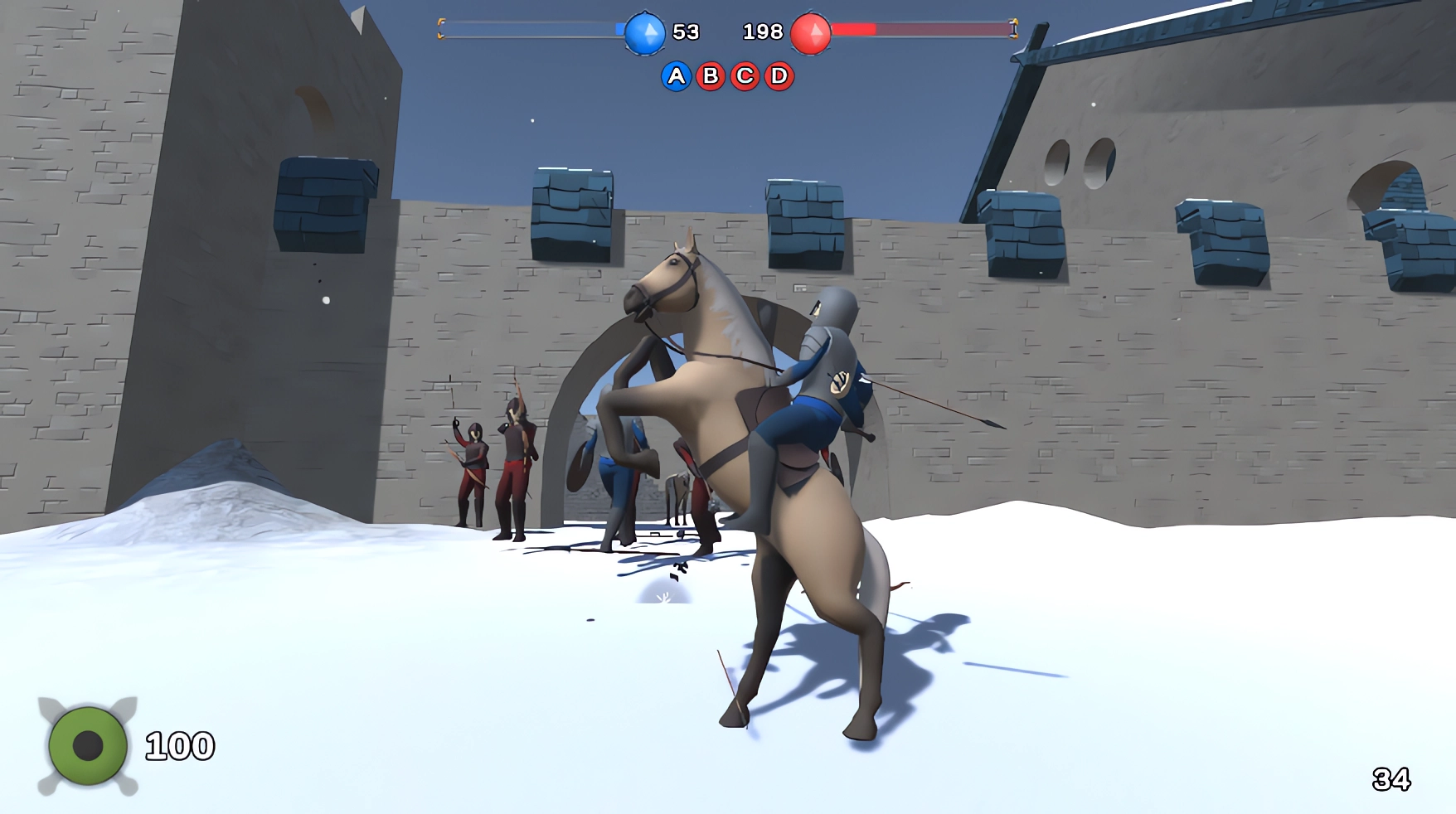Image resolution: width=1456 pixels, height=814 pixels.
Task: Click the "198" unit count label
Action: point(764,32)
